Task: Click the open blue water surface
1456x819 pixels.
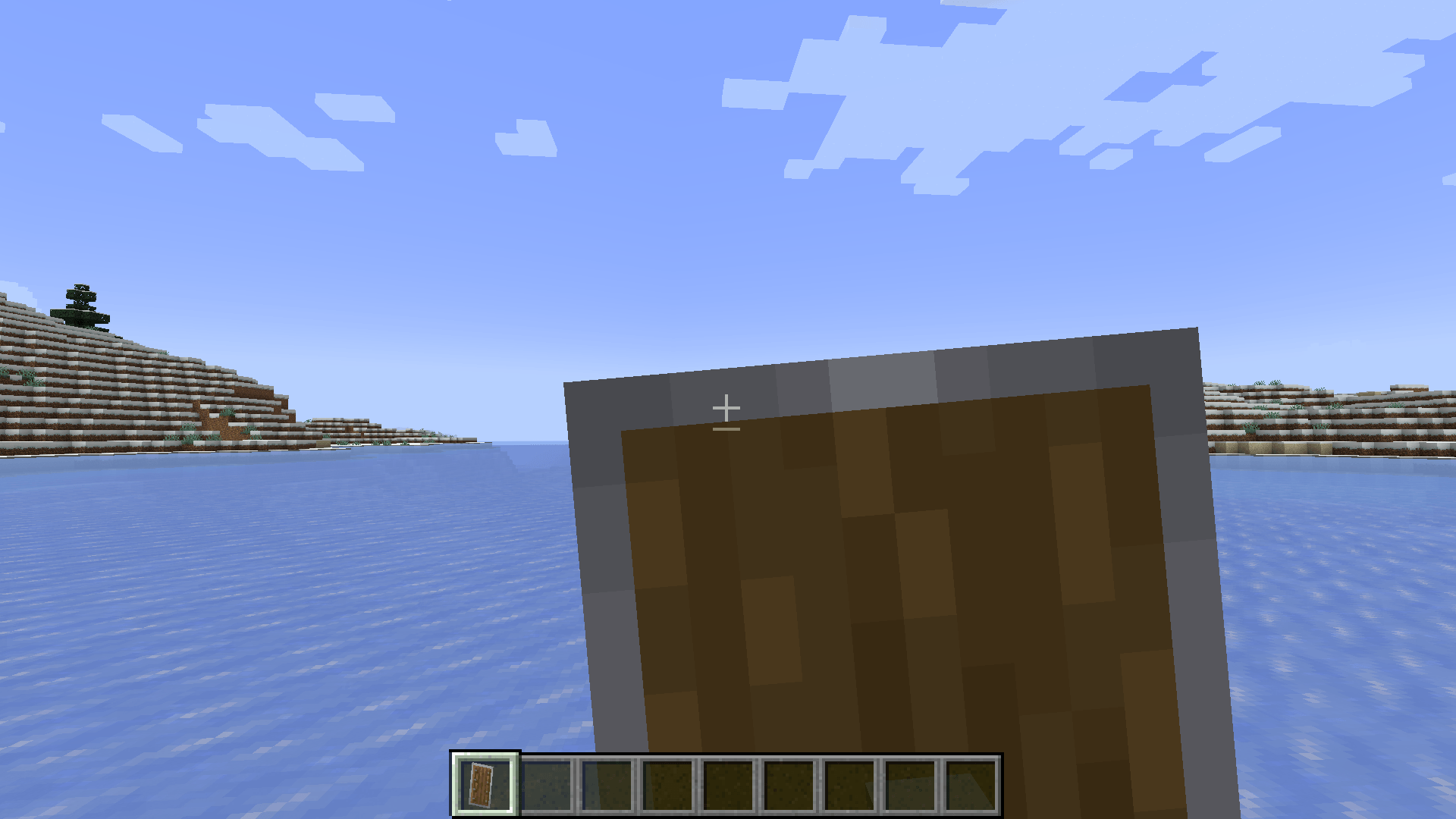Action: point(265,607)
